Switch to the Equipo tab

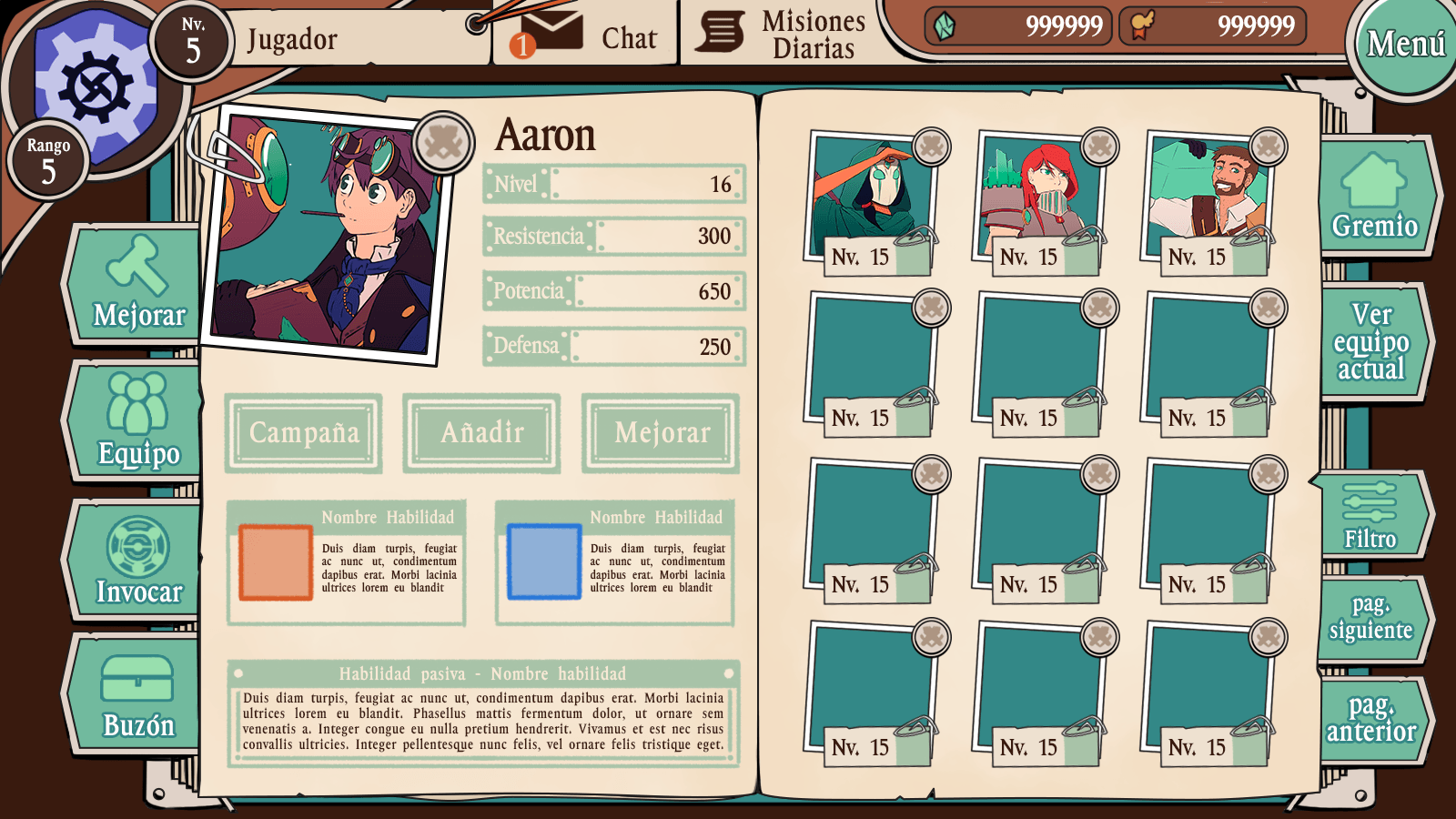(137, 420)
